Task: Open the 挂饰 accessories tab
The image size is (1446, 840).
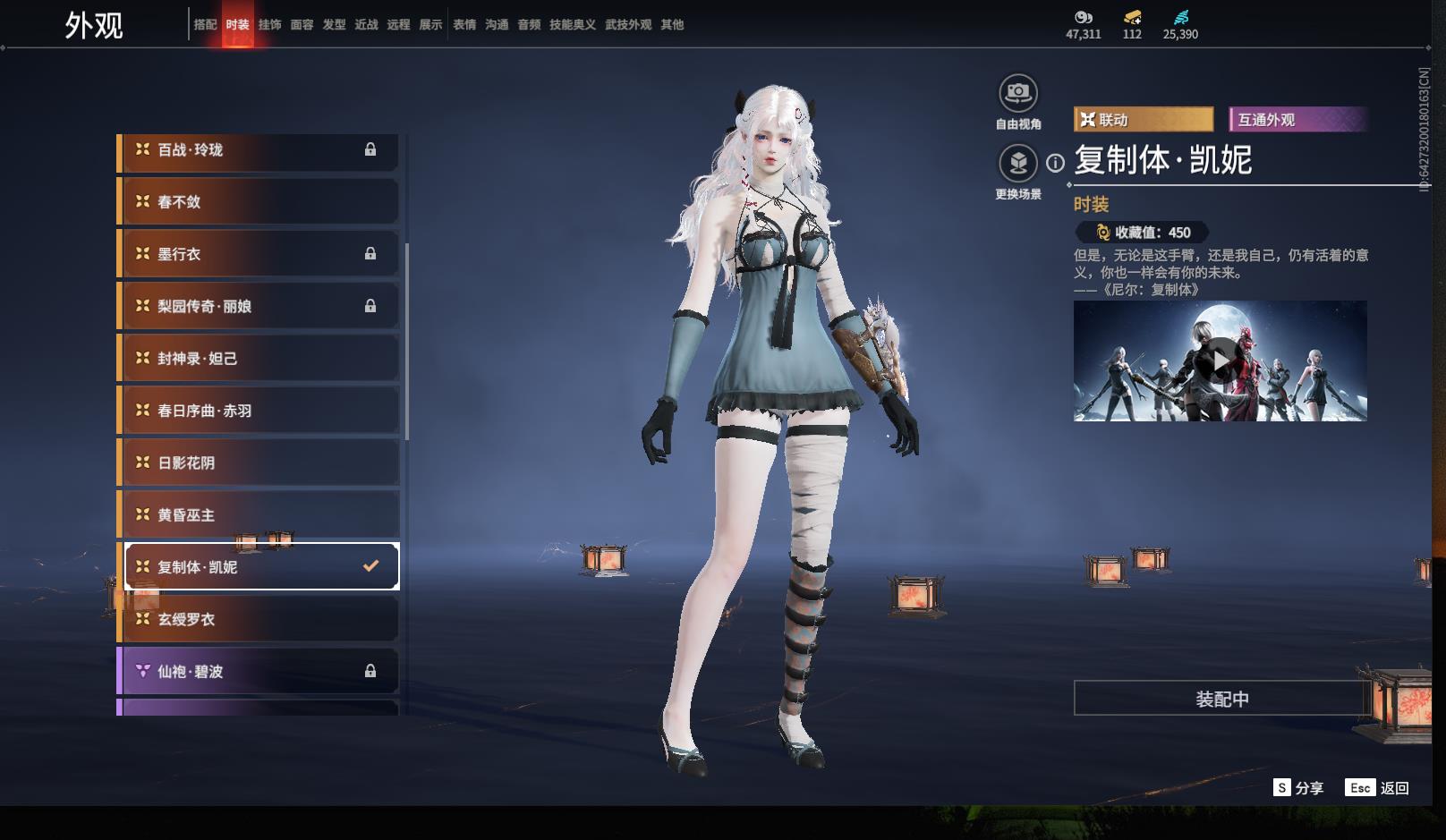Action: (x=269, y=25)
